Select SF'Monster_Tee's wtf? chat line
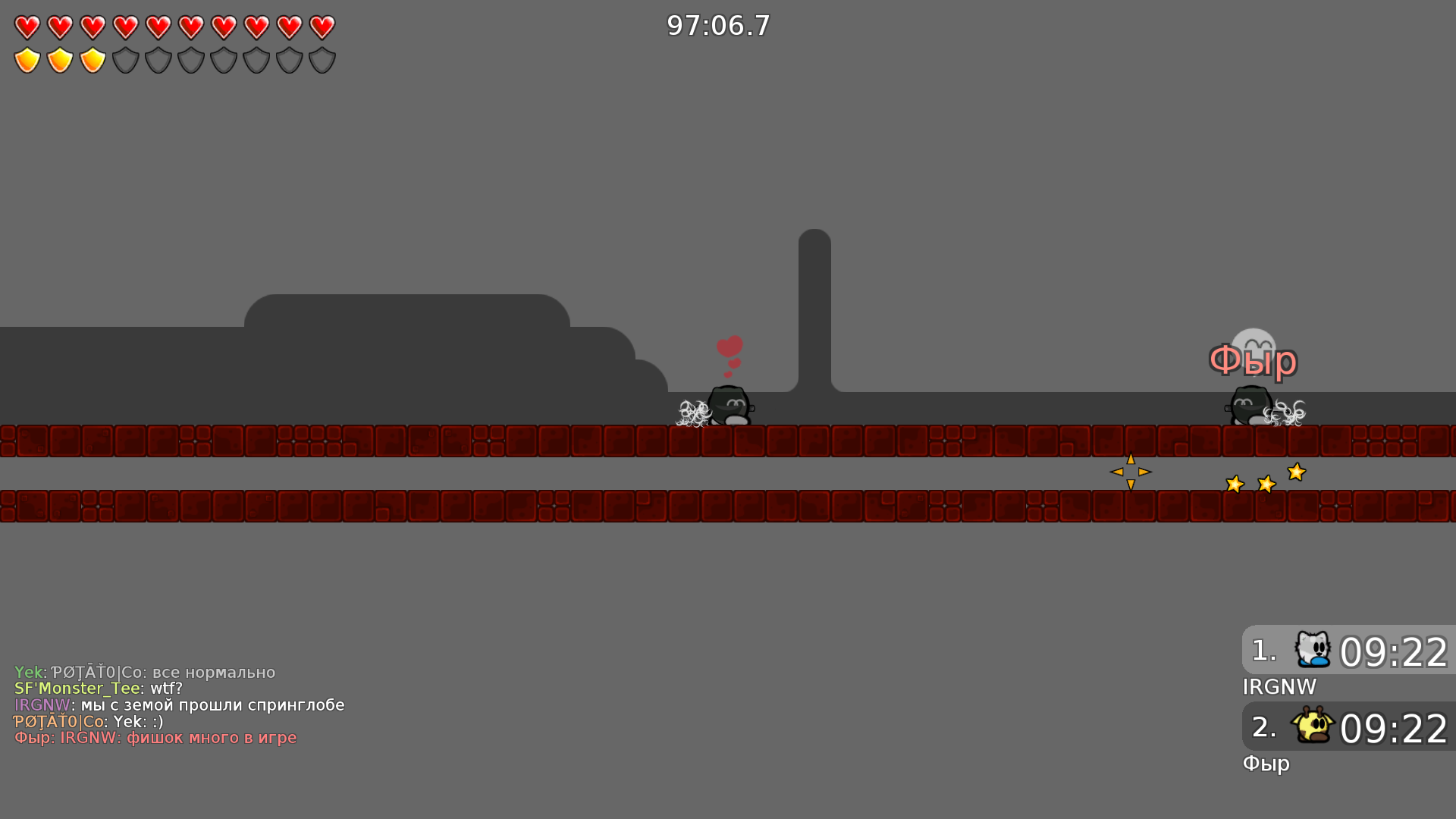1456x819 pixels. tap(99, 689)
